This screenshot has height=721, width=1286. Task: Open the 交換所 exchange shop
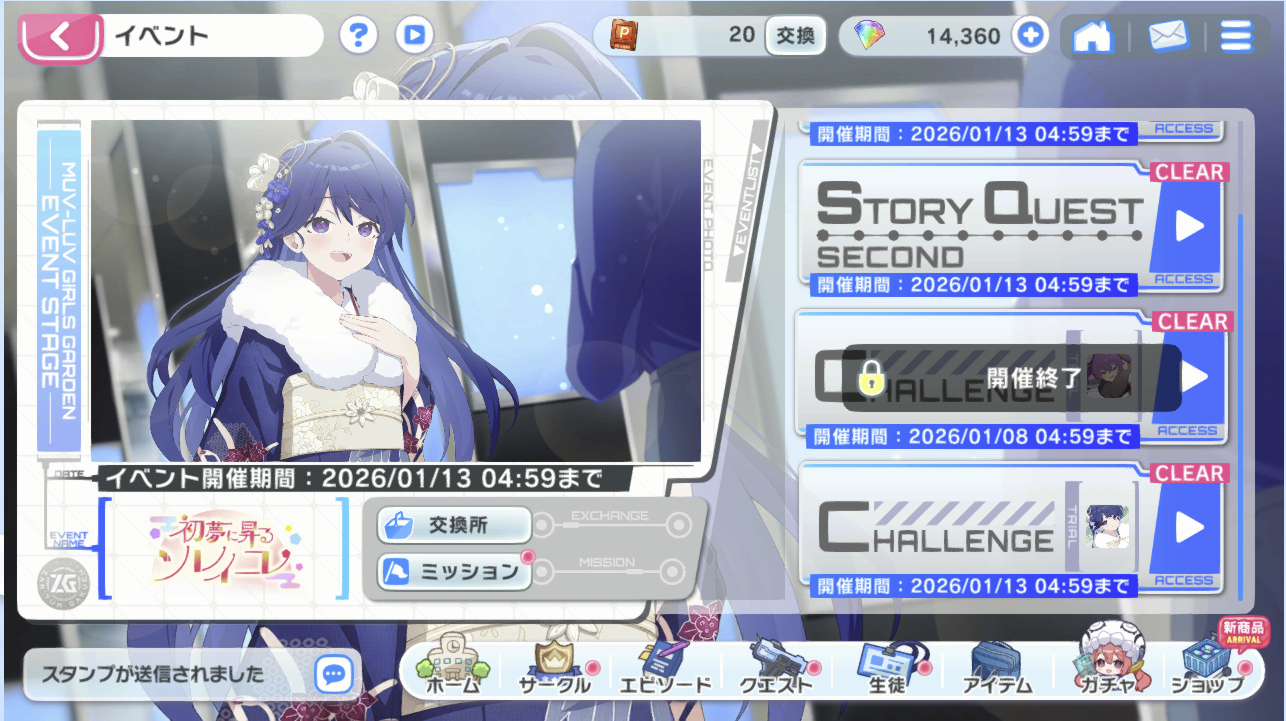pyautogui.click(x=454, y=524)
